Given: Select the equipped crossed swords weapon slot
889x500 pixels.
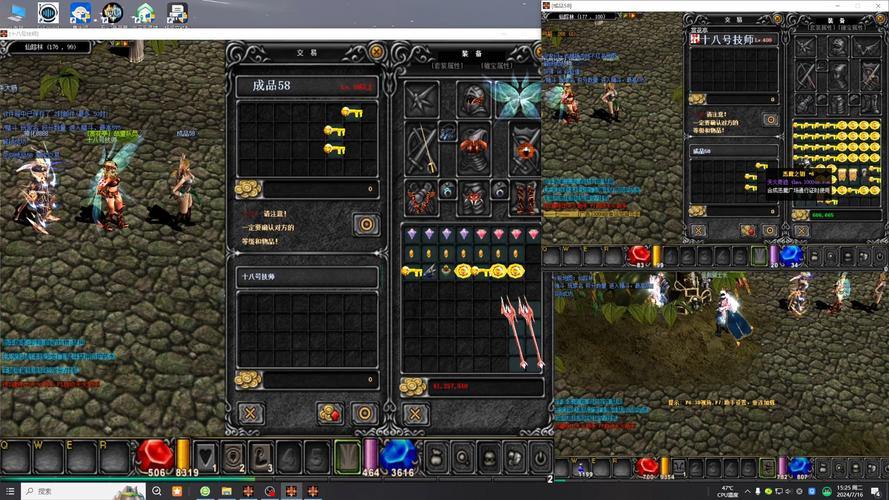Looking at the screenshot, I should click(421, 148).
